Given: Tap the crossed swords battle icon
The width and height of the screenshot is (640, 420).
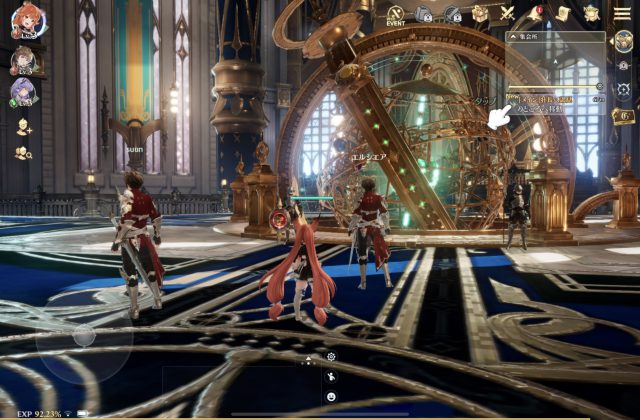Looking at the screenshot, I should click(x=507, y=13).
